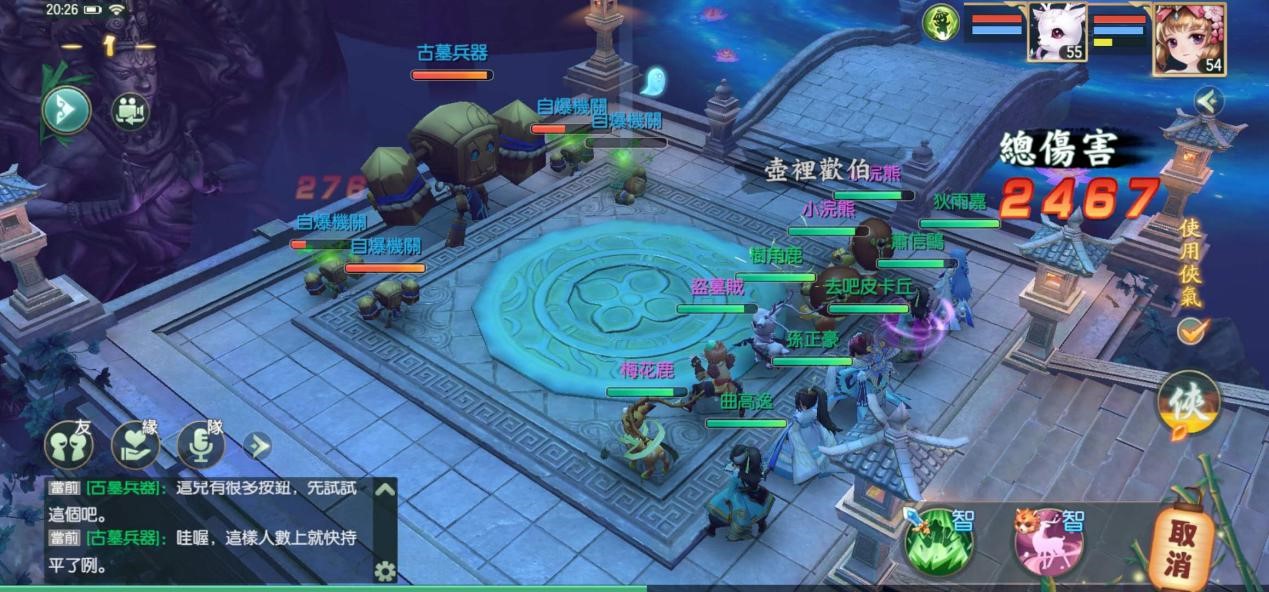This screenshot has height=592, width=1269.
Task: Select the level 54 character portrait
Action: [x=1189, y=38]
